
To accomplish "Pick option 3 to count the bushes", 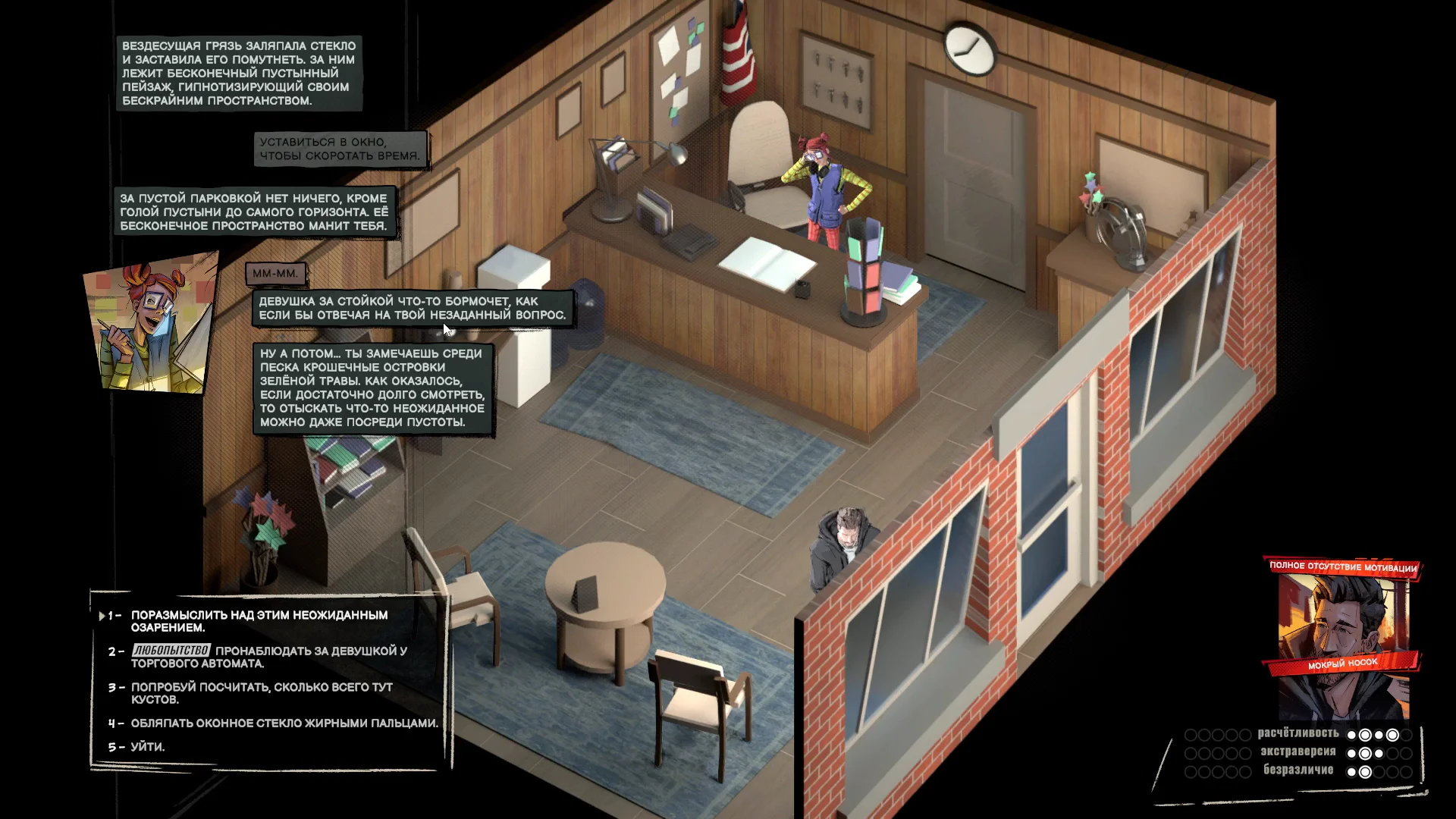I will click(x=261, y=693).
